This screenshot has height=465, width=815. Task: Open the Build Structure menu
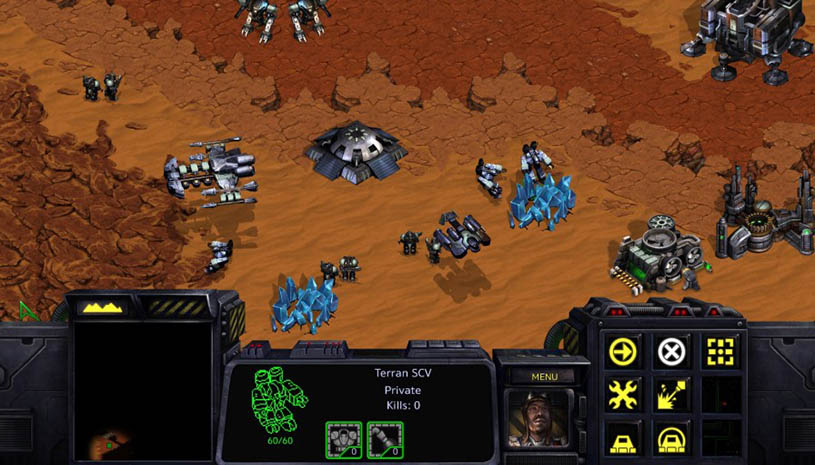[x=623, y=438]
